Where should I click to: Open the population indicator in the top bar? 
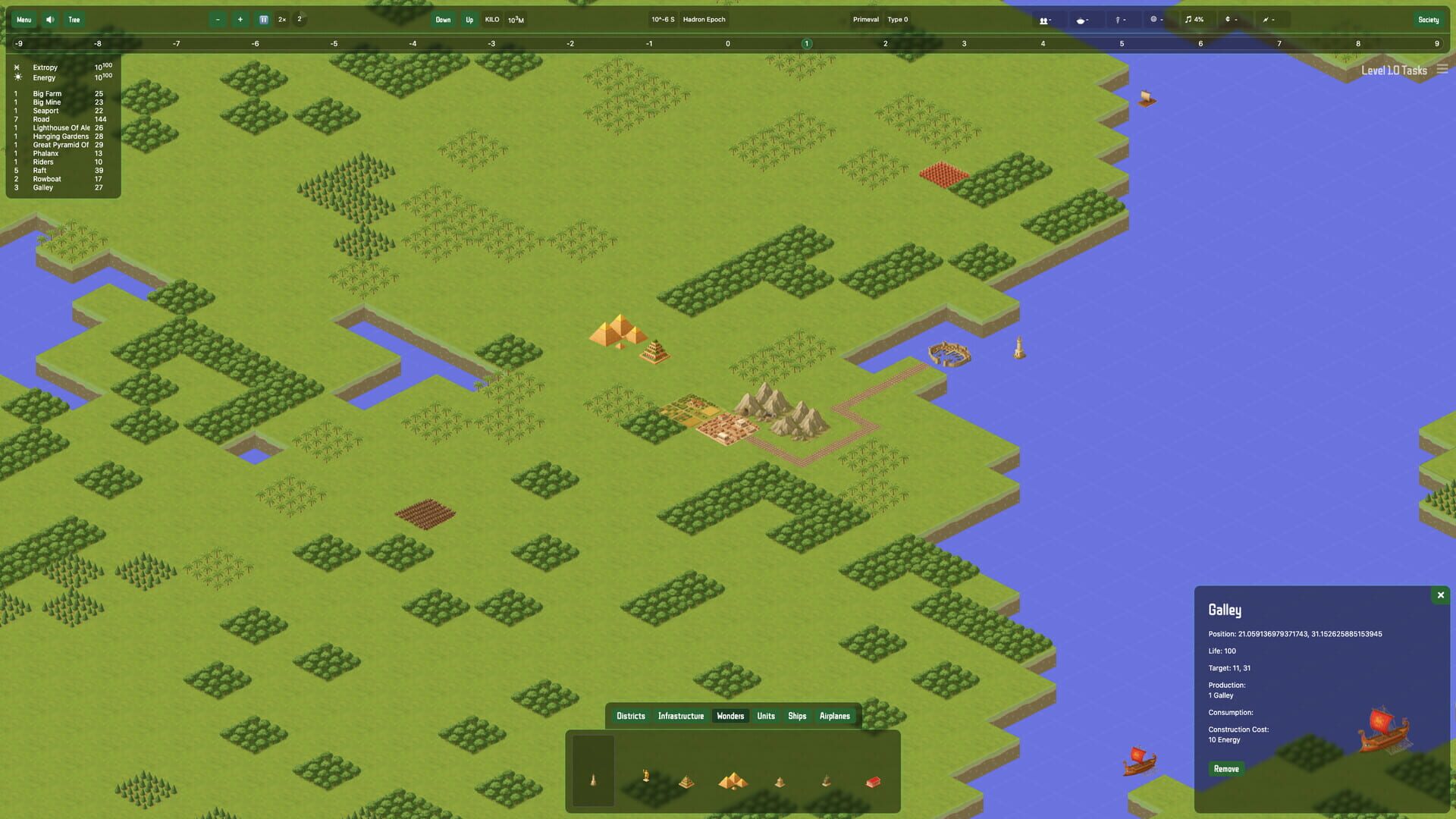1046,20
